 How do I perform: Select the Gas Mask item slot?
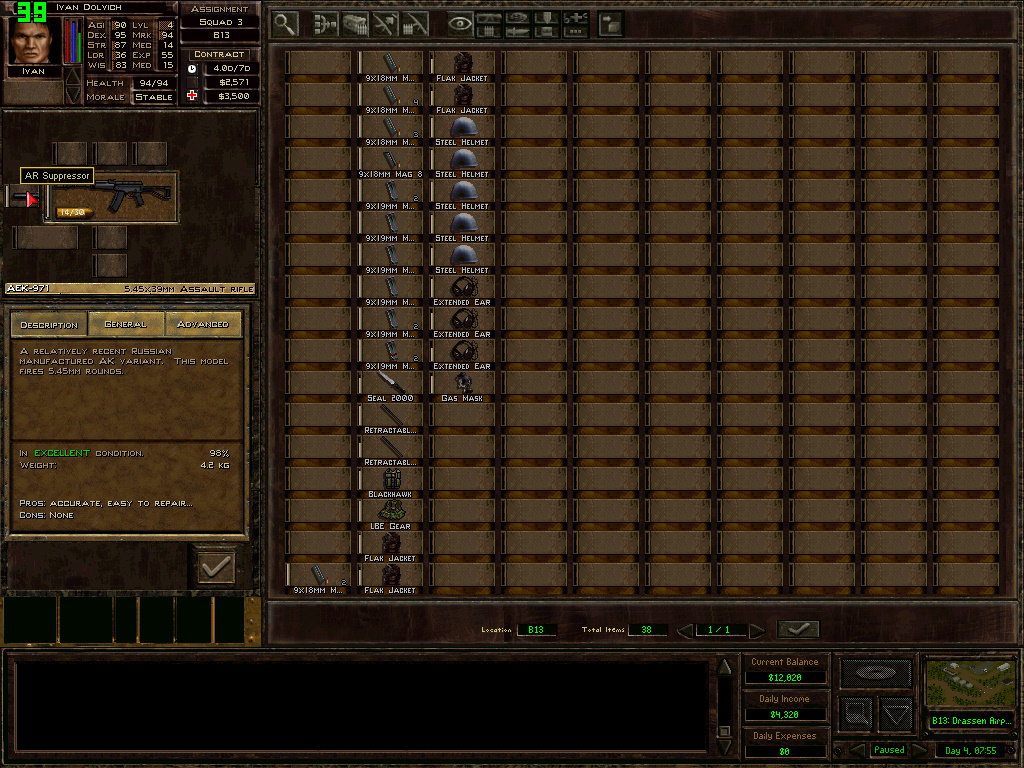point(461,386)
